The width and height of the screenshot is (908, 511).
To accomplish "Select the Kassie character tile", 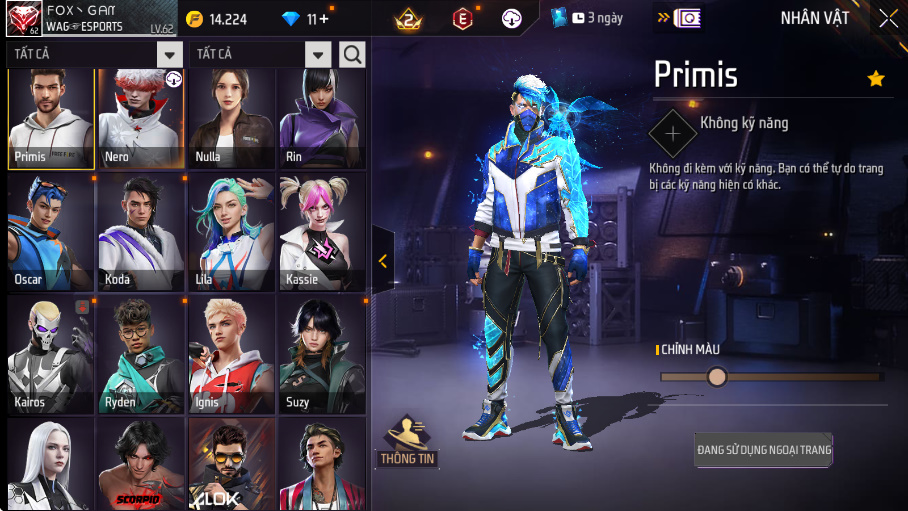I will 321,233.
